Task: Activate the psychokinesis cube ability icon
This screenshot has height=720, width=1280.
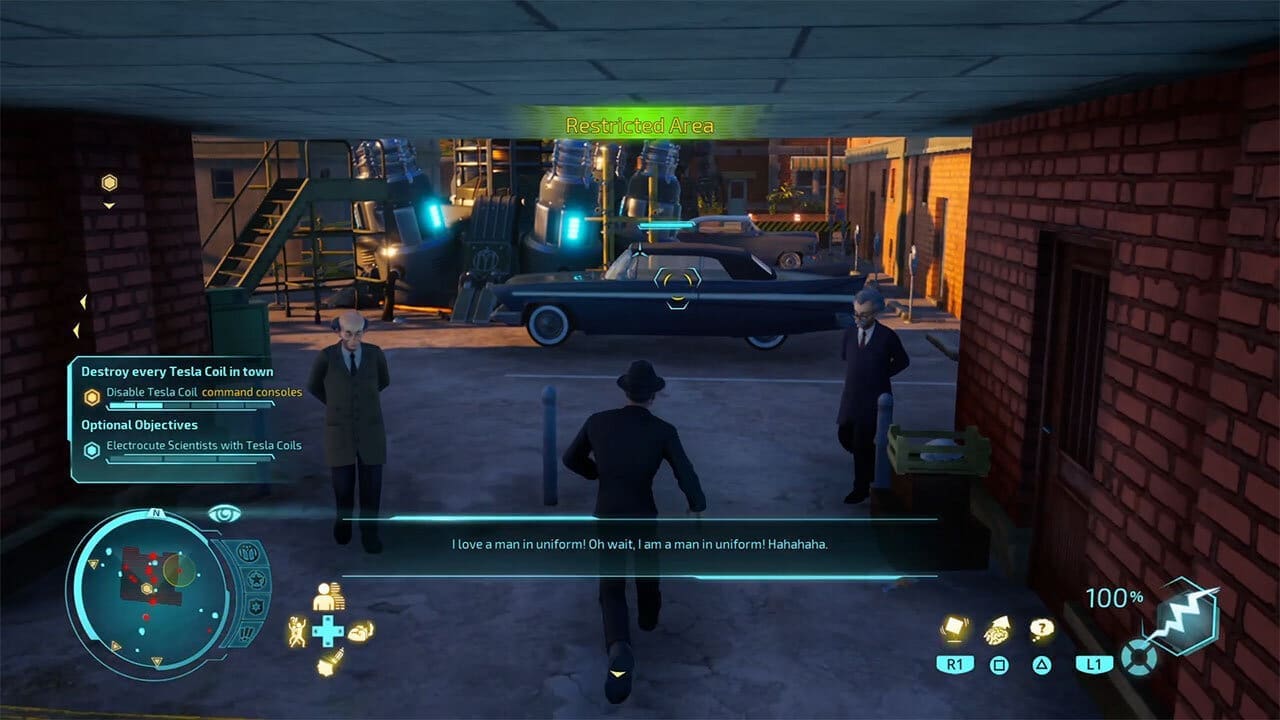Action: click(955, 629)
